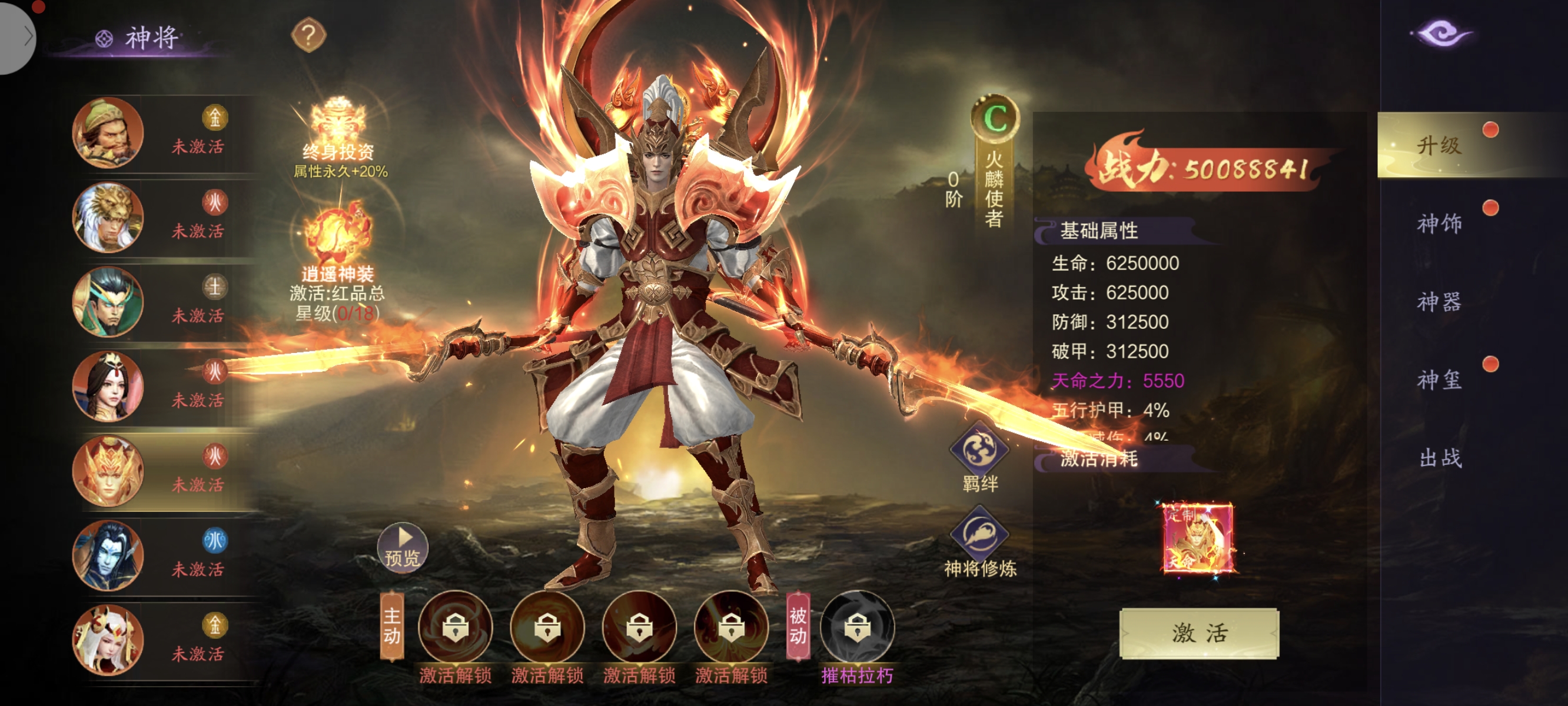Viewport: 1568px width, 706px height.
Task: Open the 羁绊 bond icon
Action: coord(979,451)
